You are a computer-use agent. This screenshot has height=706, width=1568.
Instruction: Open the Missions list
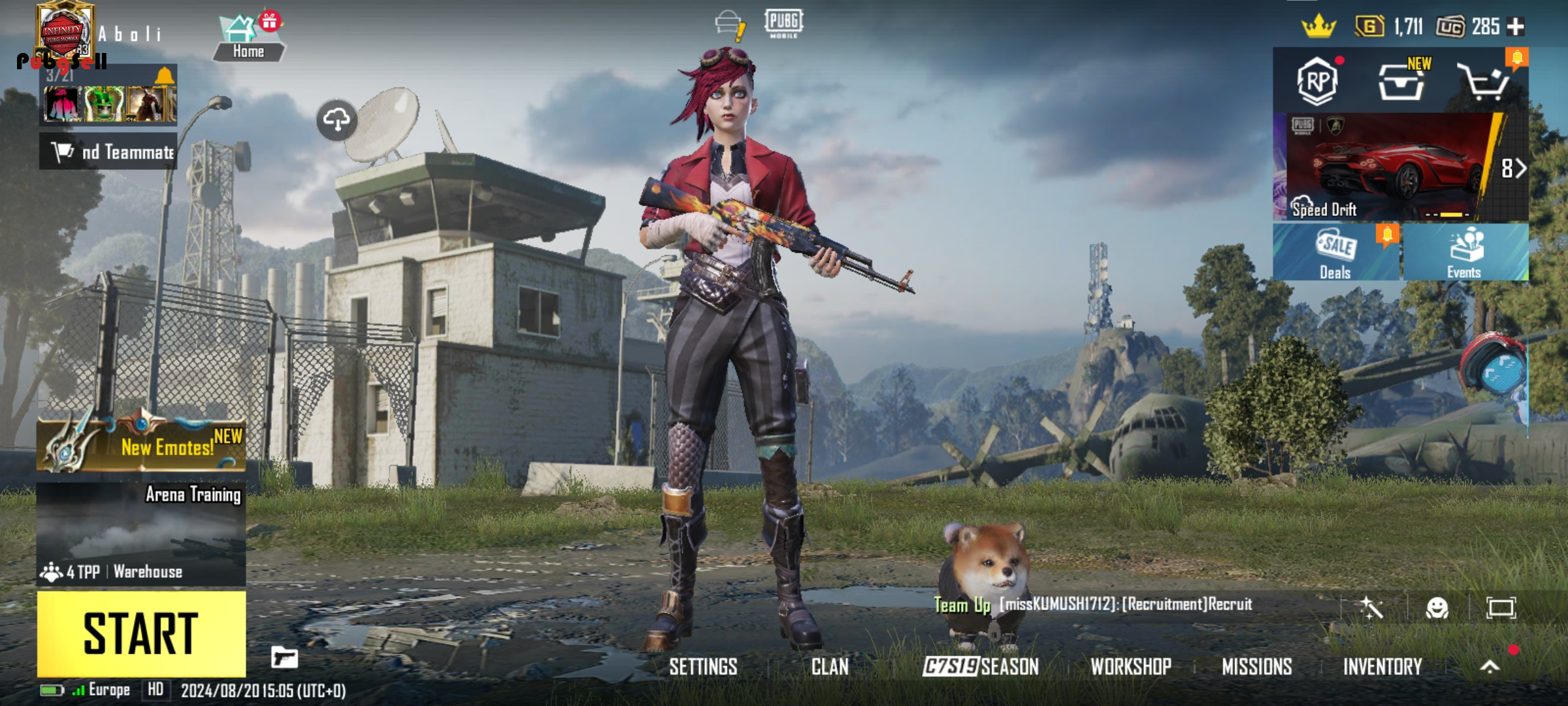[x=1256, y=667]
